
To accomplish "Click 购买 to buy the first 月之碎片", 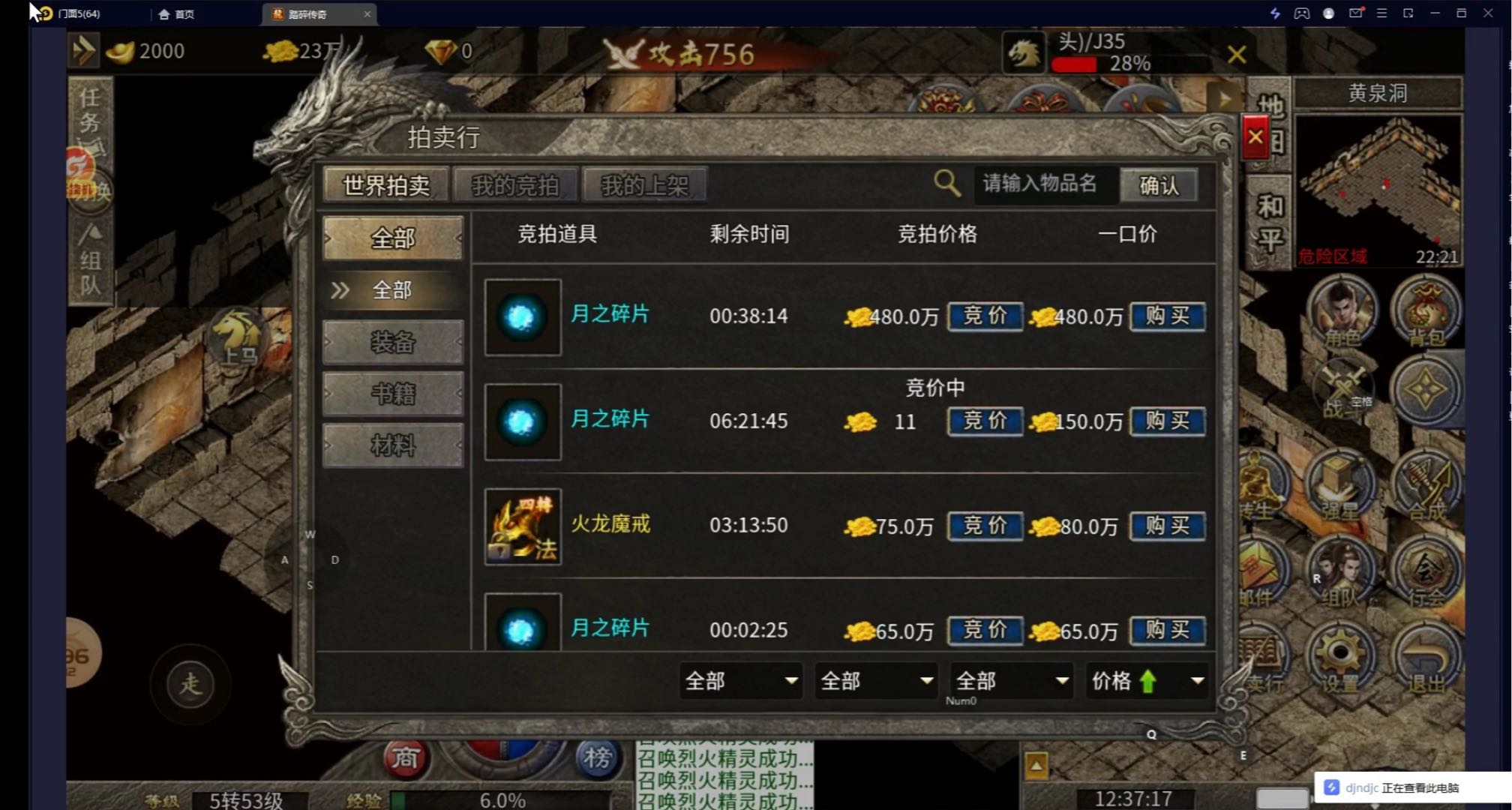I will pyautogui.click(x=1167, y=316).
